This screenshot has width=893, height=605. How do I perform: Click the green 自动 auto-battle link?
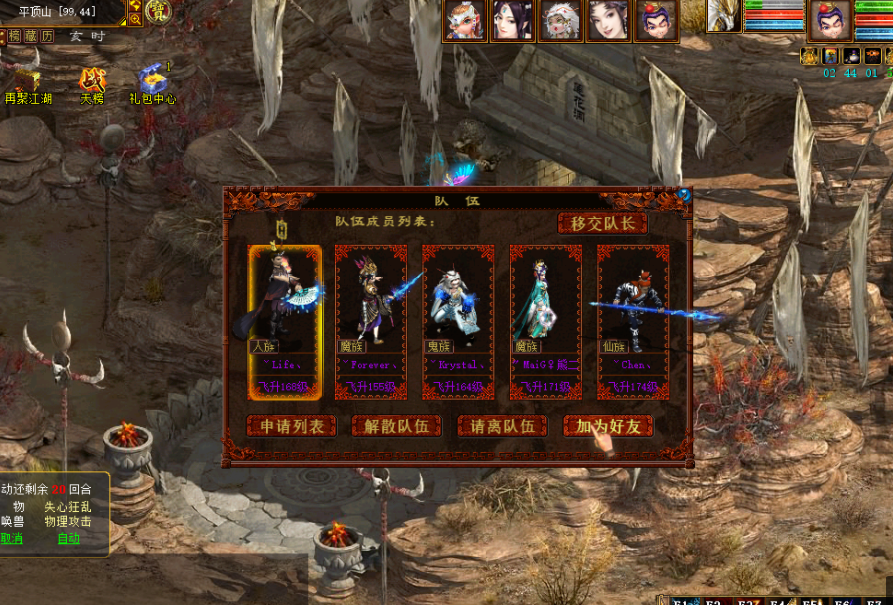click(x=68, y=538)
